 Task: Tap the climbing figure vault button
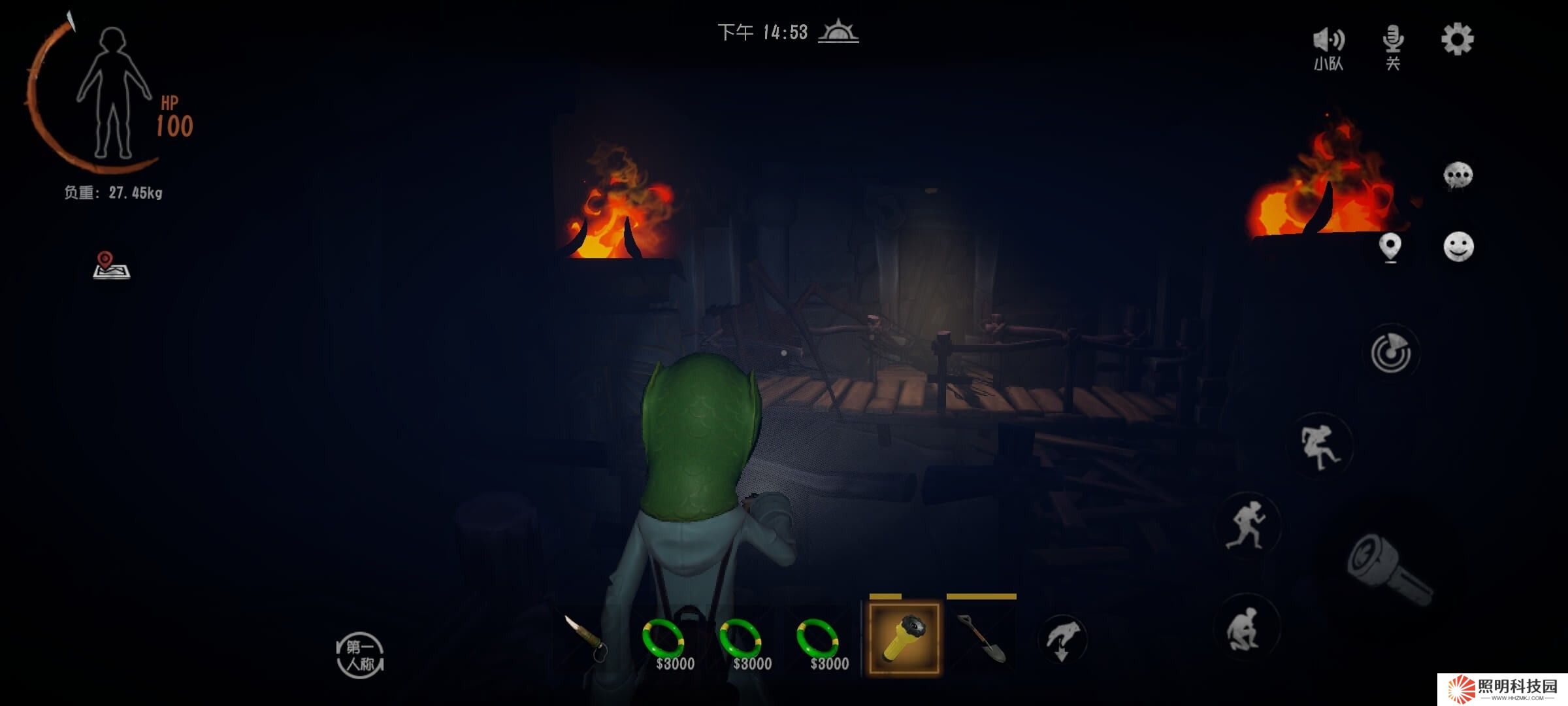pyautogui.click(x=1320, y=446)
